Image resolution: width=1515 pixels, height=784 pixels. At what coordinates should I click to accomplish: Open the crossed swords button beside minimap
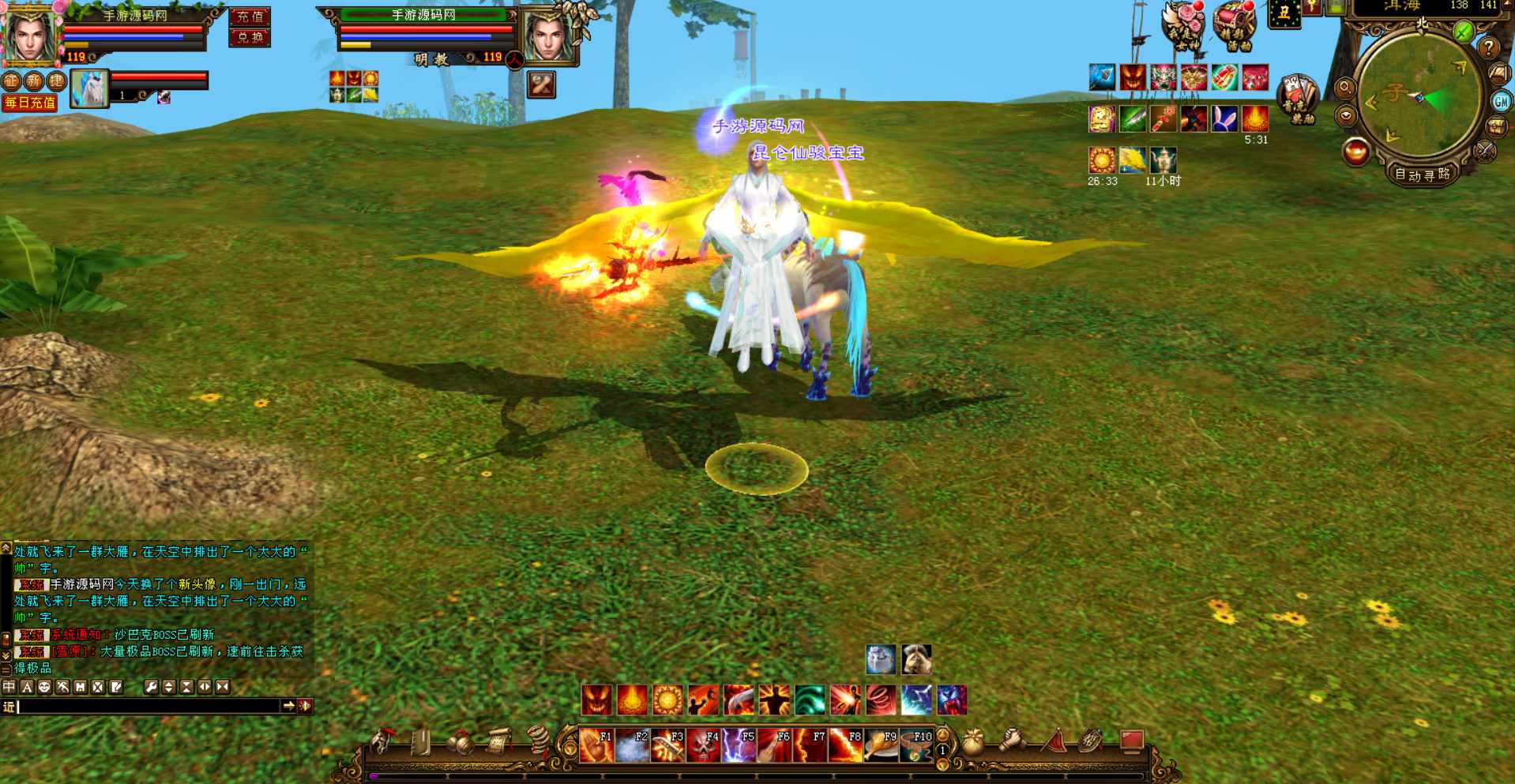1485,150
